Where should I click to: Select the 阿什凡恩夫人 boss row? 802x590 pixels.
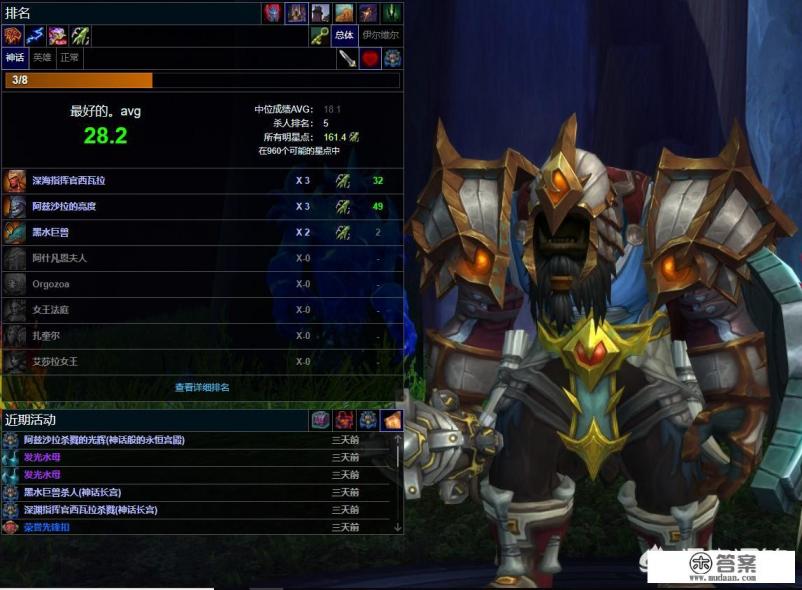tap(60, 258)
